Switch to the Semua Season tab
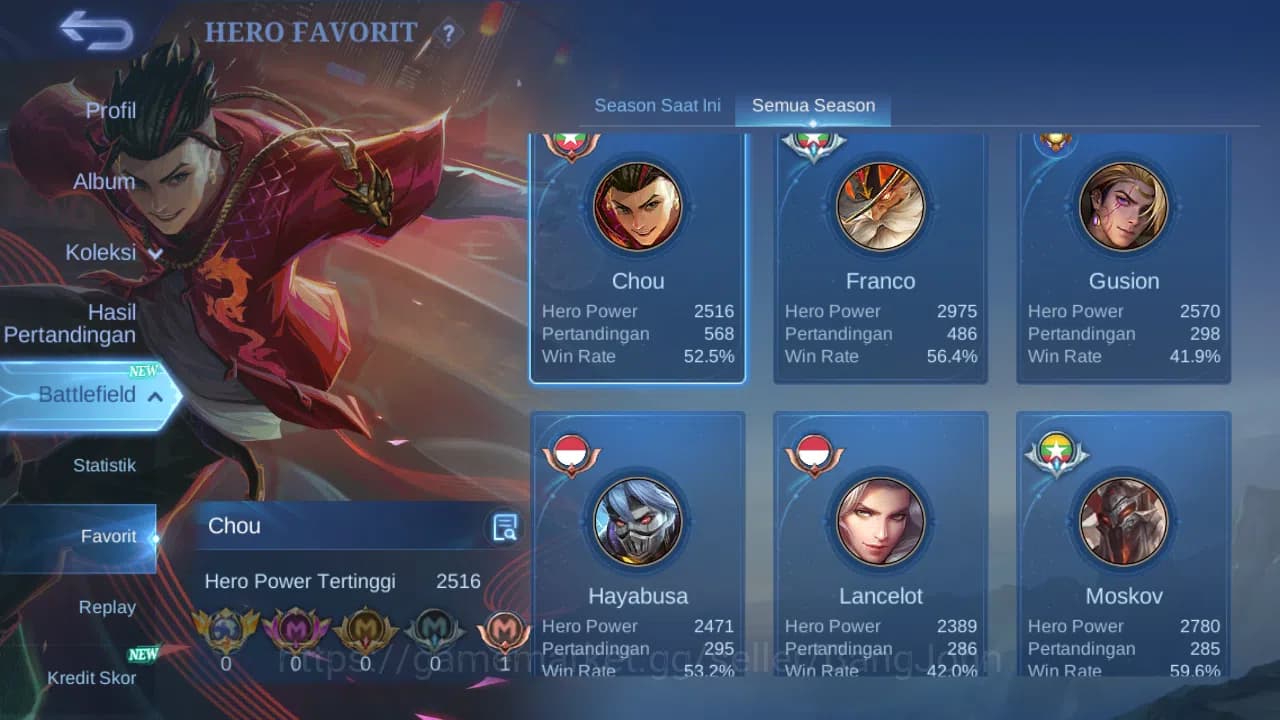The height and width of the screenshot is (720, 1280). 813,105
